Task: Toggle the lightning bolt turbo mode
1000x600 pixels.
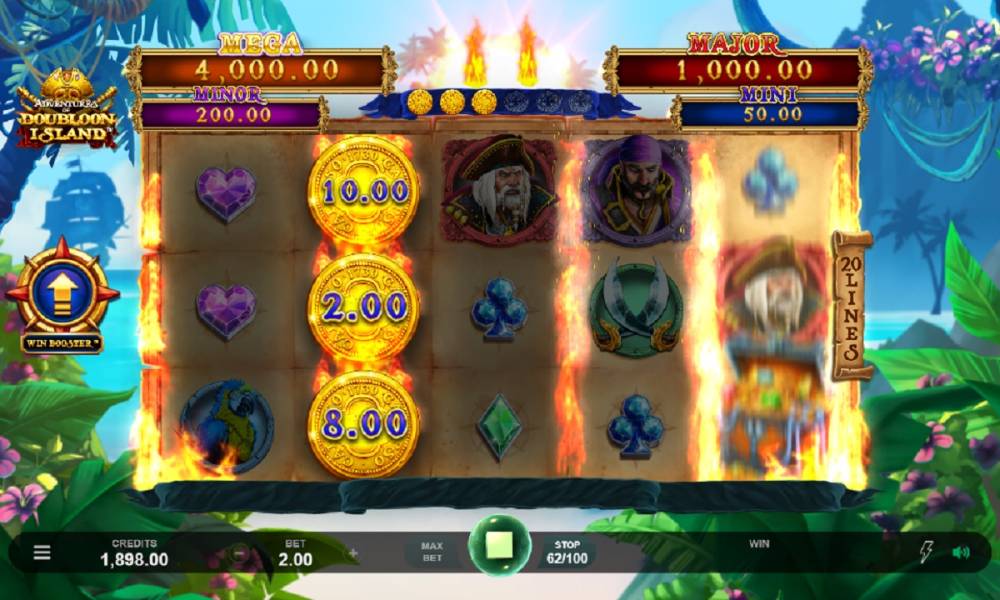Action: click(926, 552)
